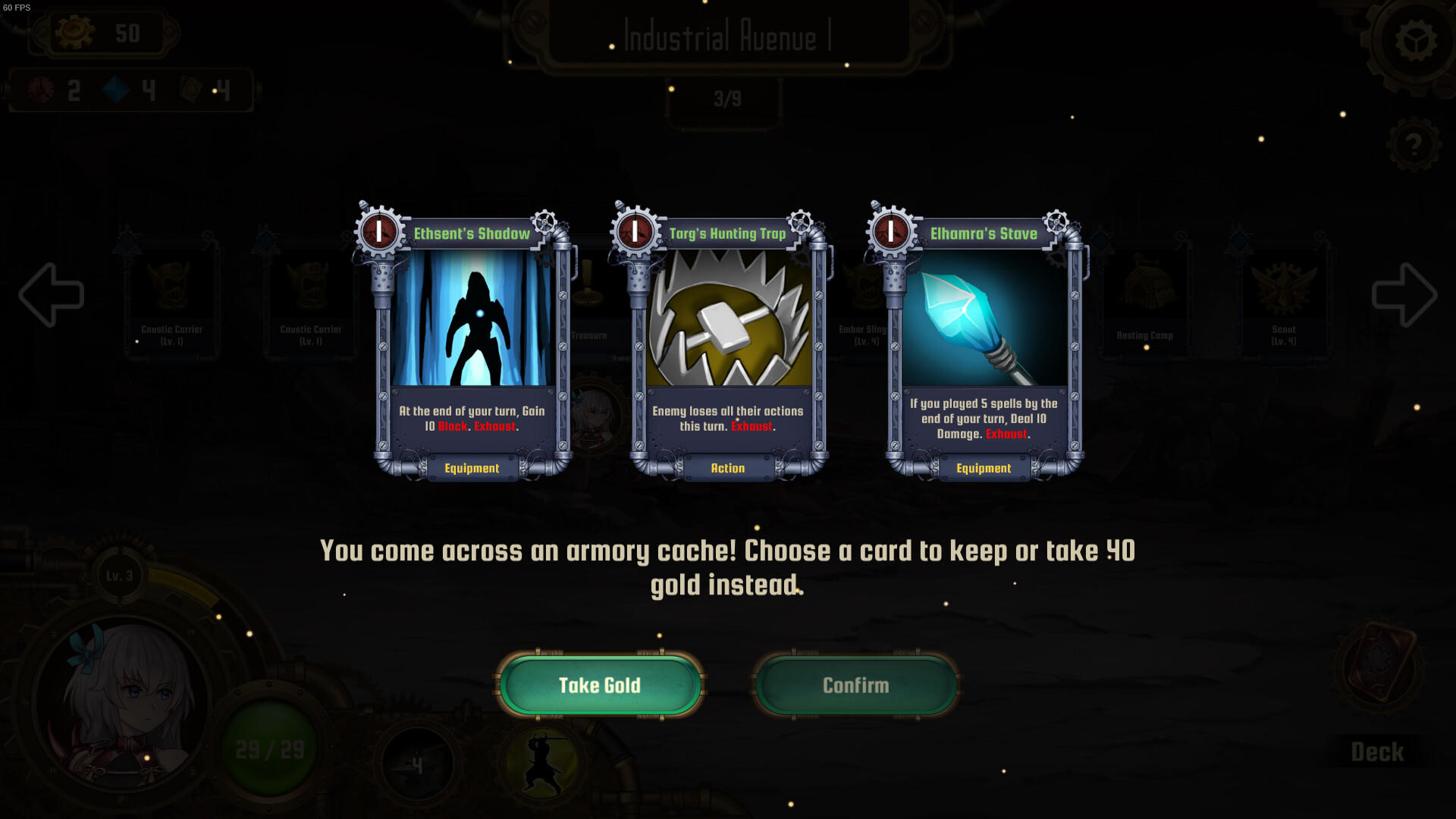The height and width of the screenshot is (819, 1456).
Task: Select the Ethsent's Shadow card
Action: pyautogui.click(x=470, y=341)
